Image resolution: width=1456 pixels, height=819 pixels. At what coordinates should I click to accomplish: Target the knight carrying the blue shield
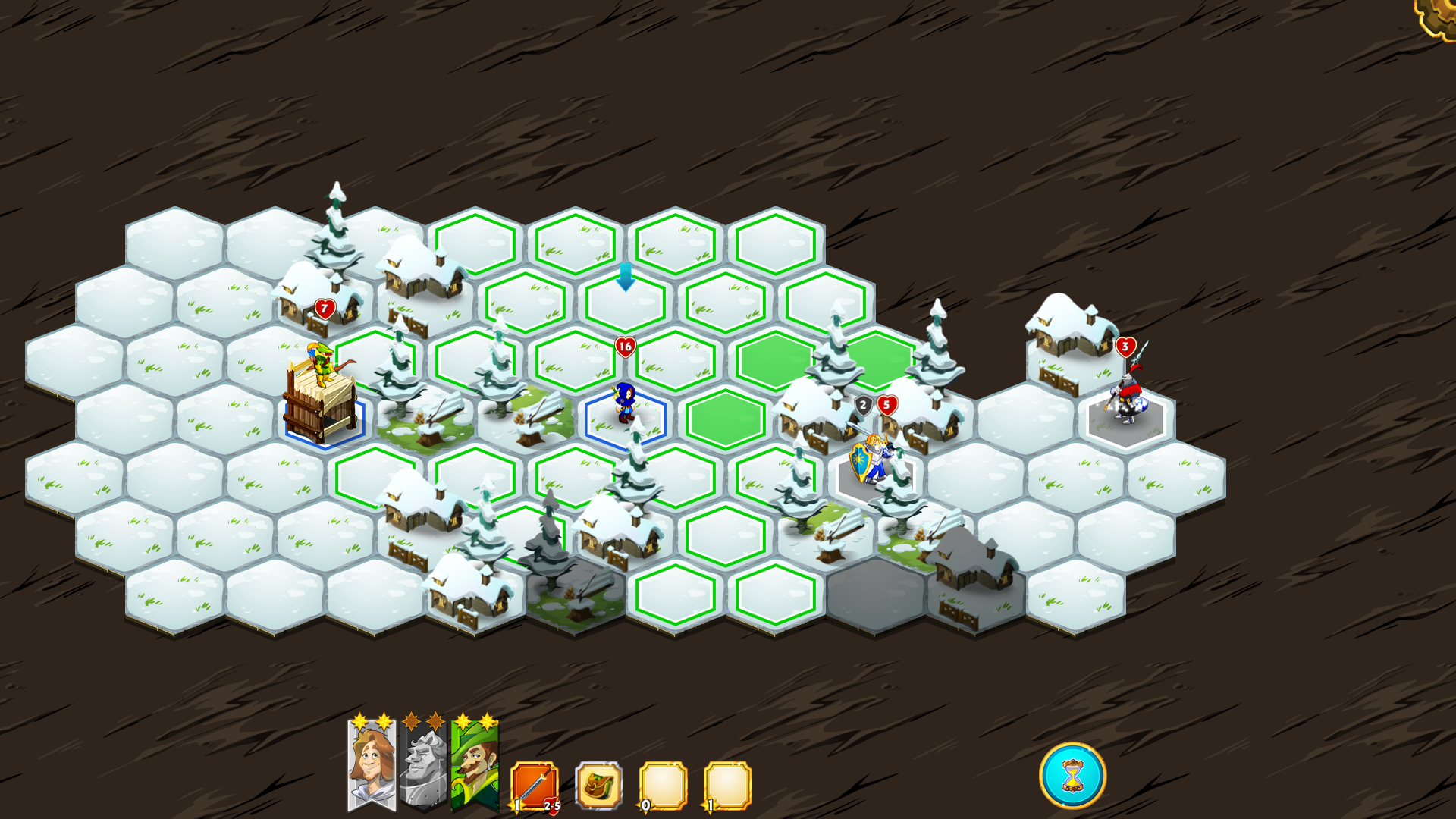[x=871, y=460]
